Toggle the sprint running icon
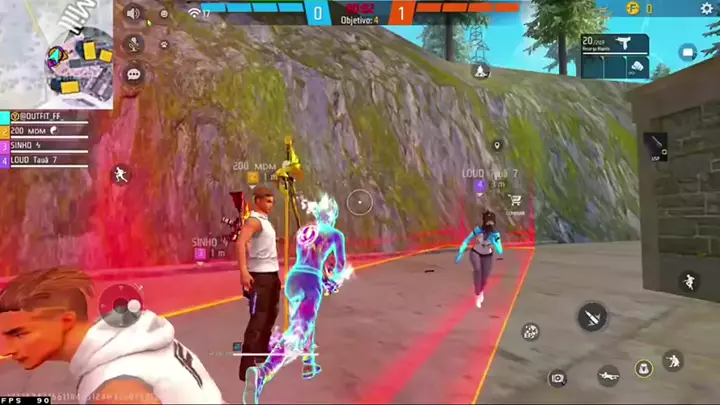Screen dimensions: 720x405 pos(121,175)
